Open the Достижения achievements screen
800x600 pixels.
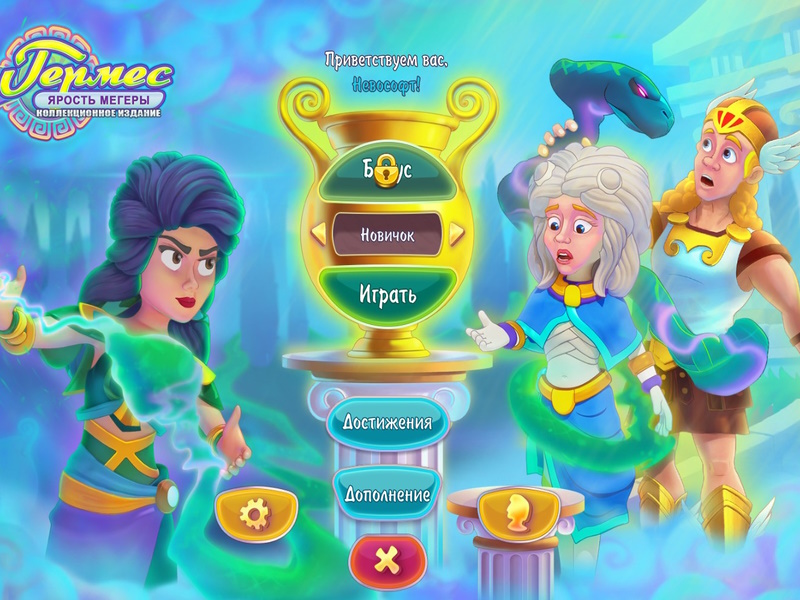coord(388,421)
